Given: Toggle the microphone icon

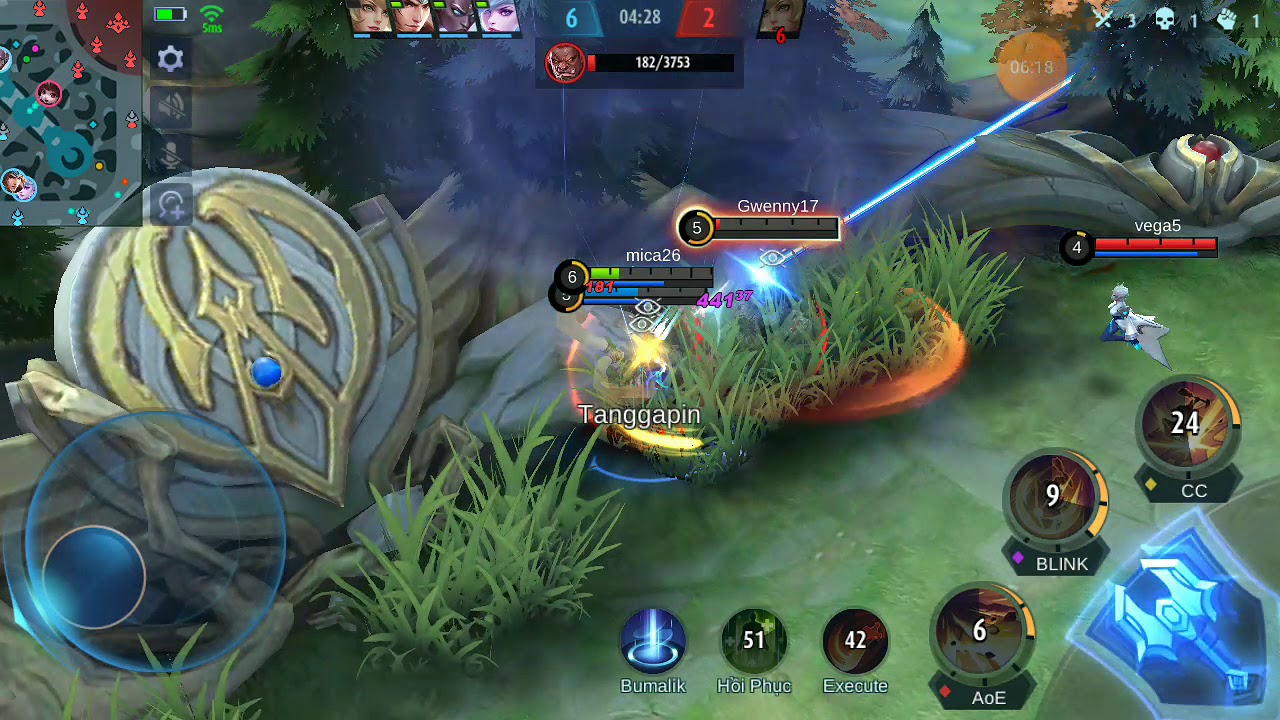Looking at the screenshot, I should click(171, 154).
